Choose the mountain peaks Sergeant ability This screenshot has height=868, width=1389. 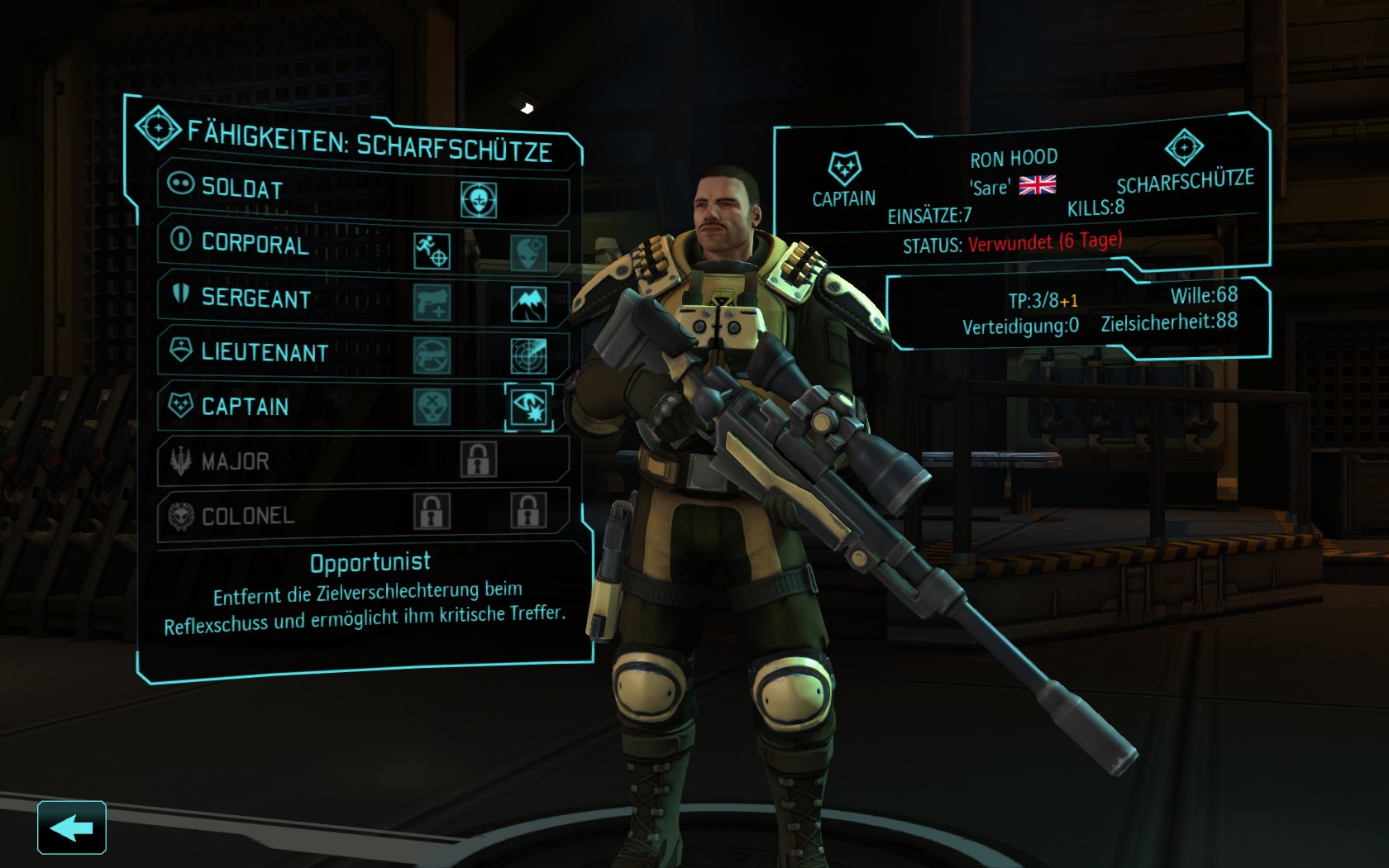click(528, 304)
